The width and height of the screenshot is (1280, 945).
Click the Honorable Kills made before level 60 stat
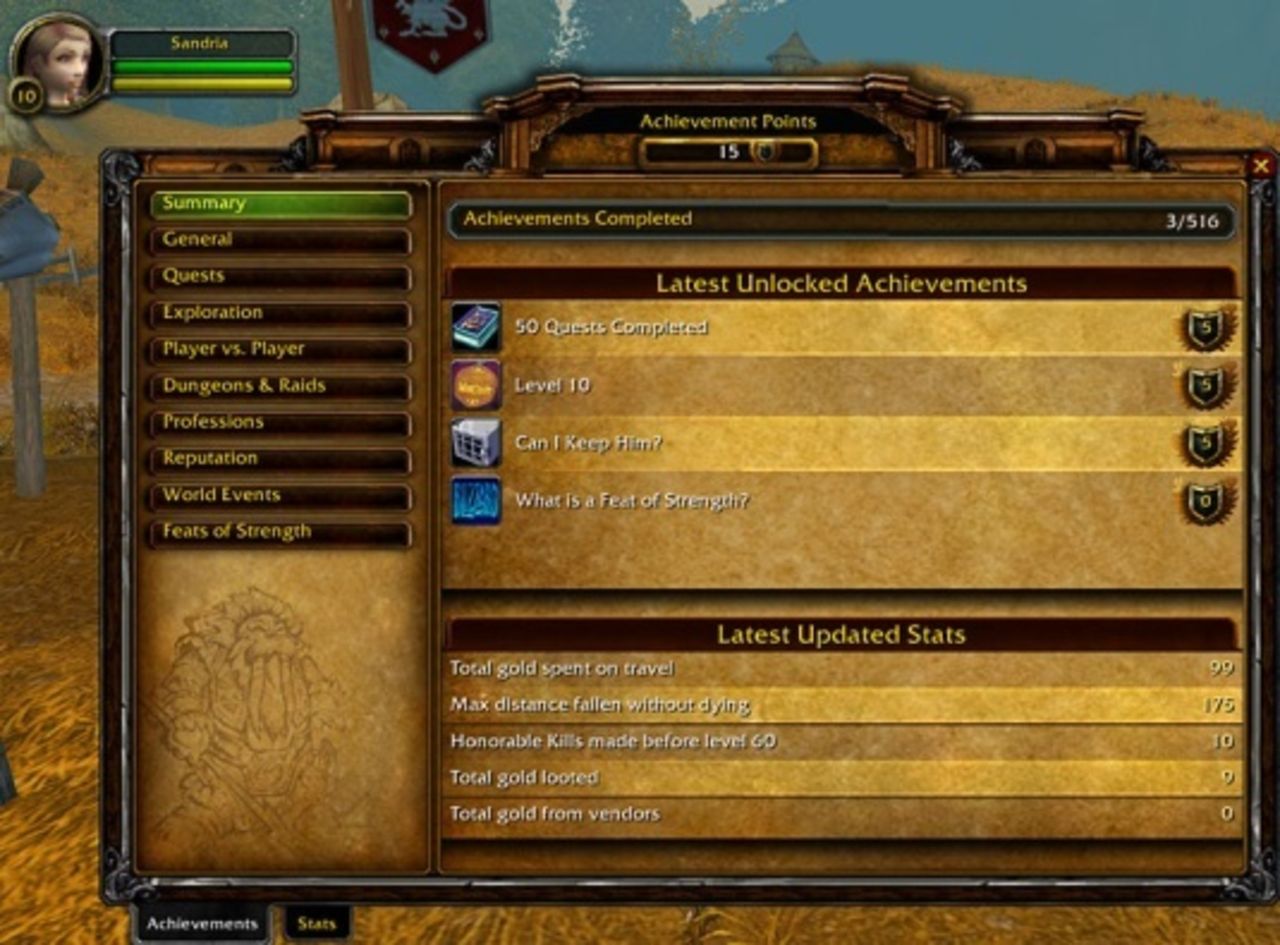[840, 741]
